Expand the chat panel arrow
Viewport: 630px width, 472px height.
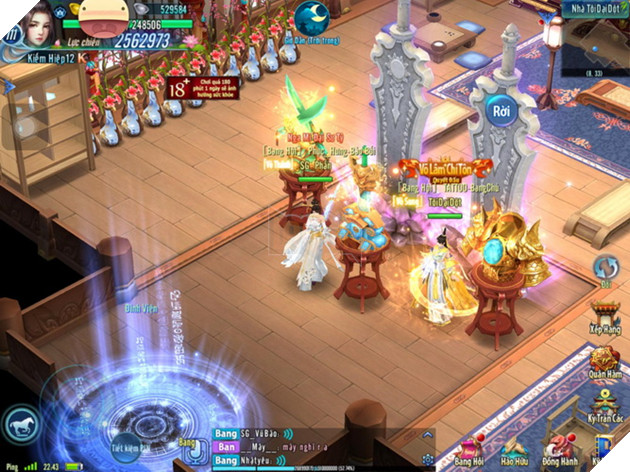pos(427,435)
